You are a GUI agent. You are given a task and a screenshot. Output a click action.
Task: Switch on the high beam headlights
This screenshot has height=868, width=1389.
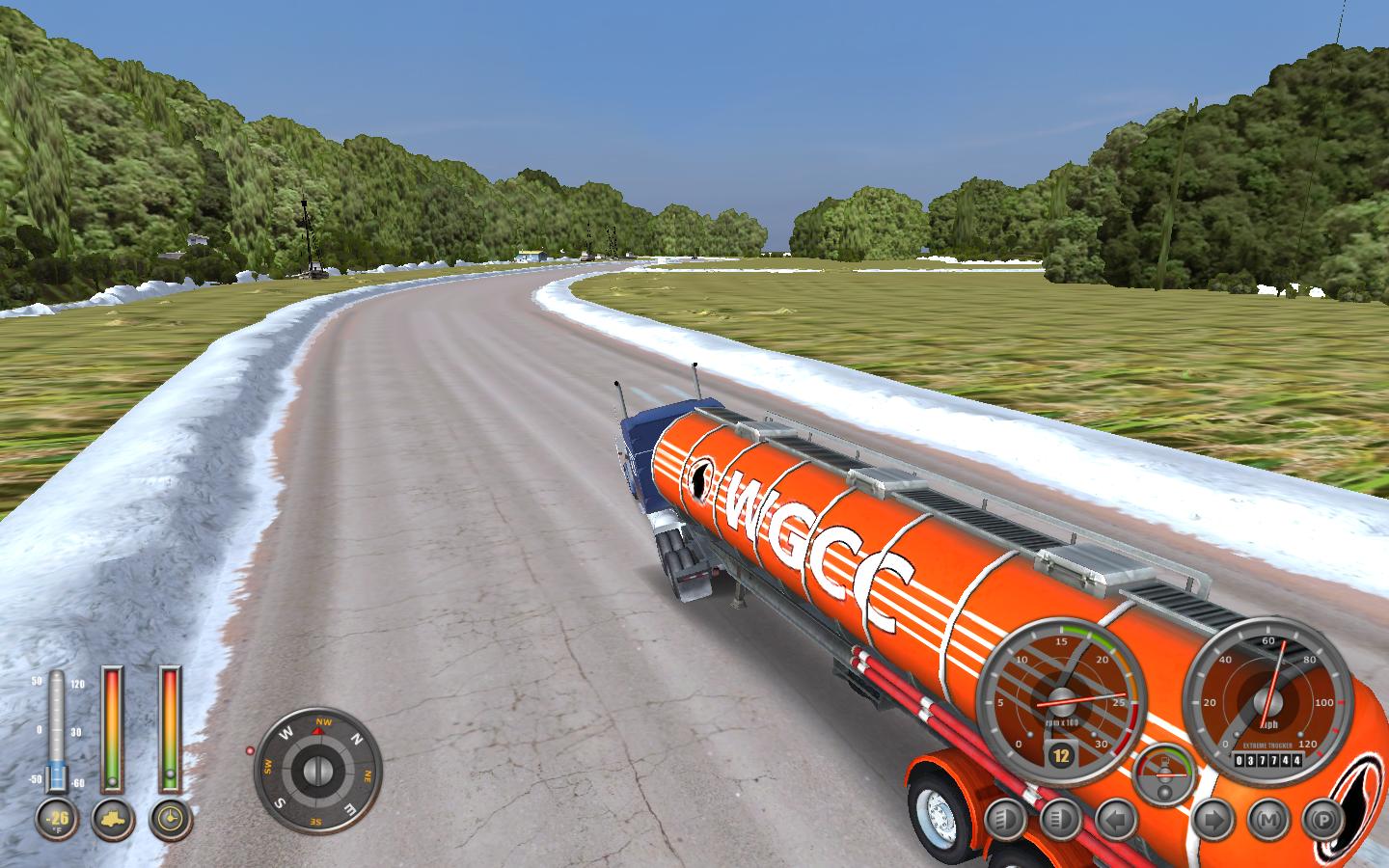tap(1060, 821)
